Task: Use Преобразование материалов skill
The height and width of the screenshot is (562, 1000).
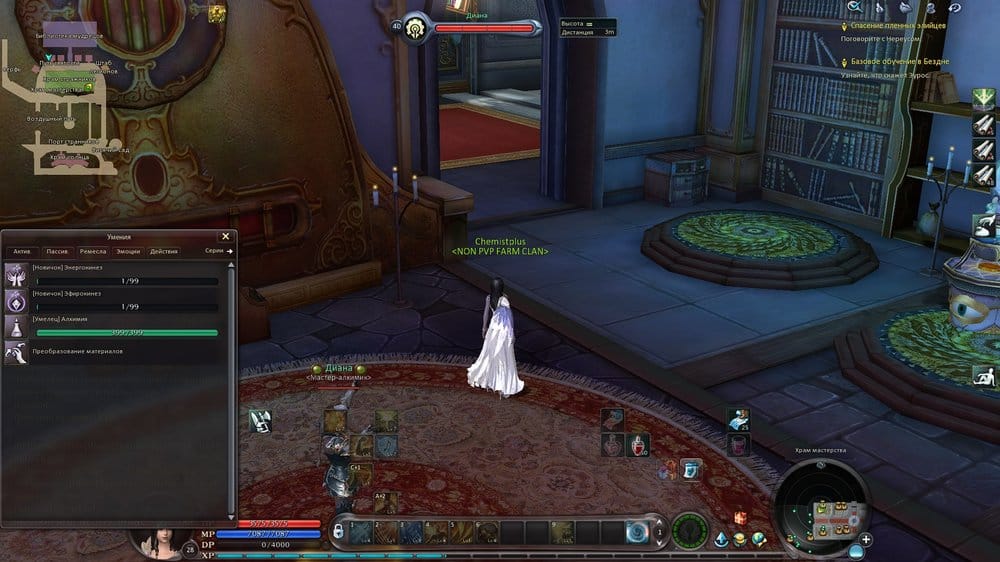Action: (x=17, y=351)
